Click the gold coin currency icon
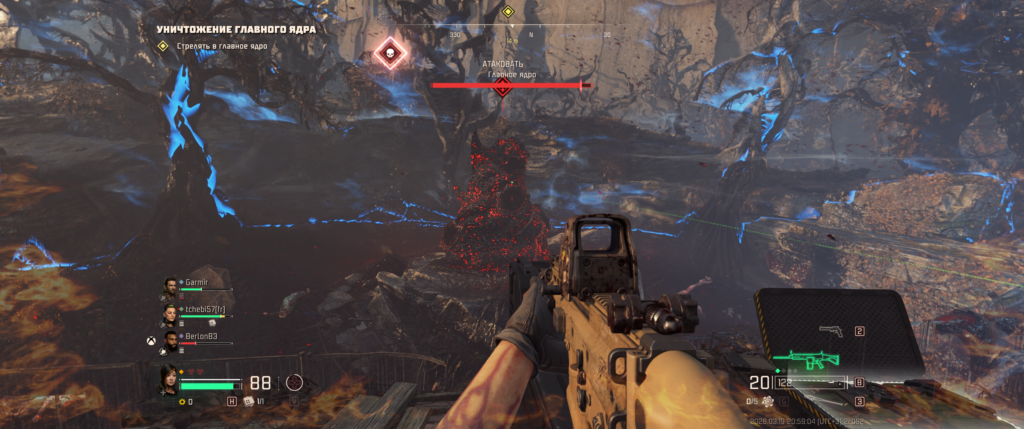The height and width of the screenshot is (429, 1024). (x=182, y=402)
